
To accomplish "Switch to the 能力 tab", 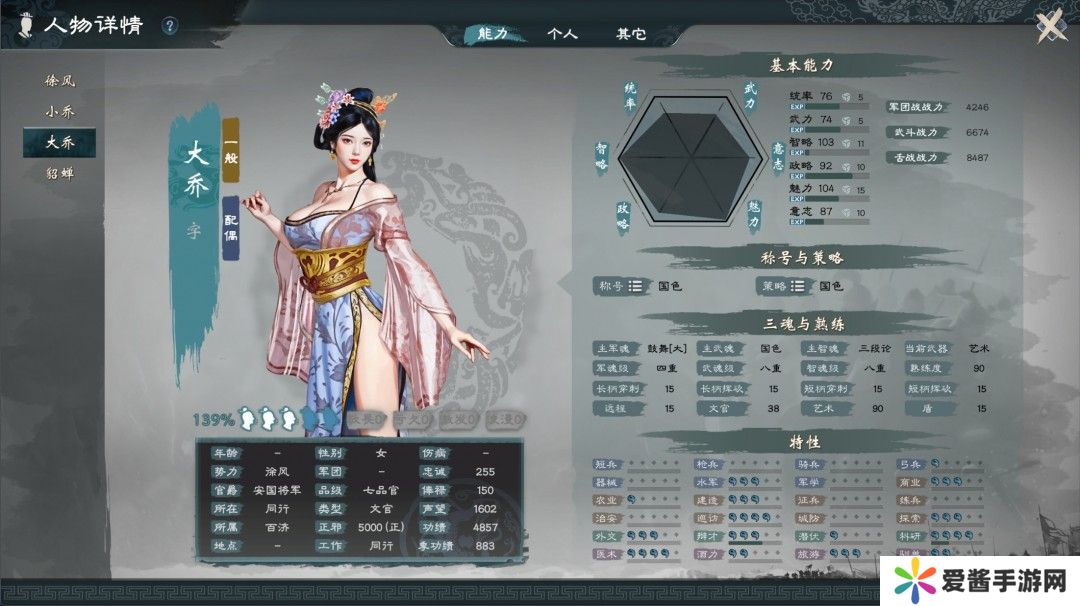I will 494,33.
